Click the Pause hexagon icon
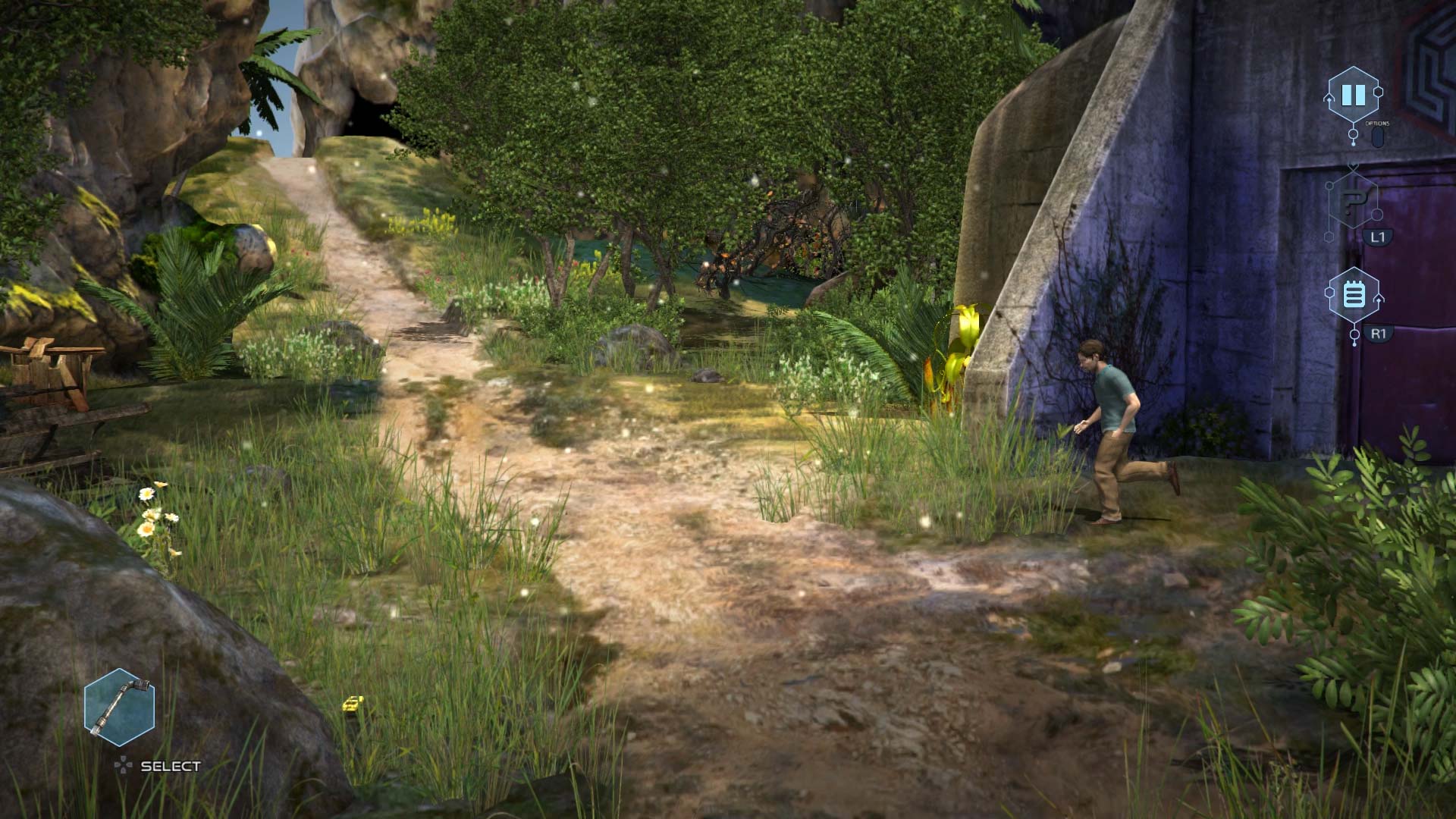This screenshot has width=1456, height=819. (1354, 93)
